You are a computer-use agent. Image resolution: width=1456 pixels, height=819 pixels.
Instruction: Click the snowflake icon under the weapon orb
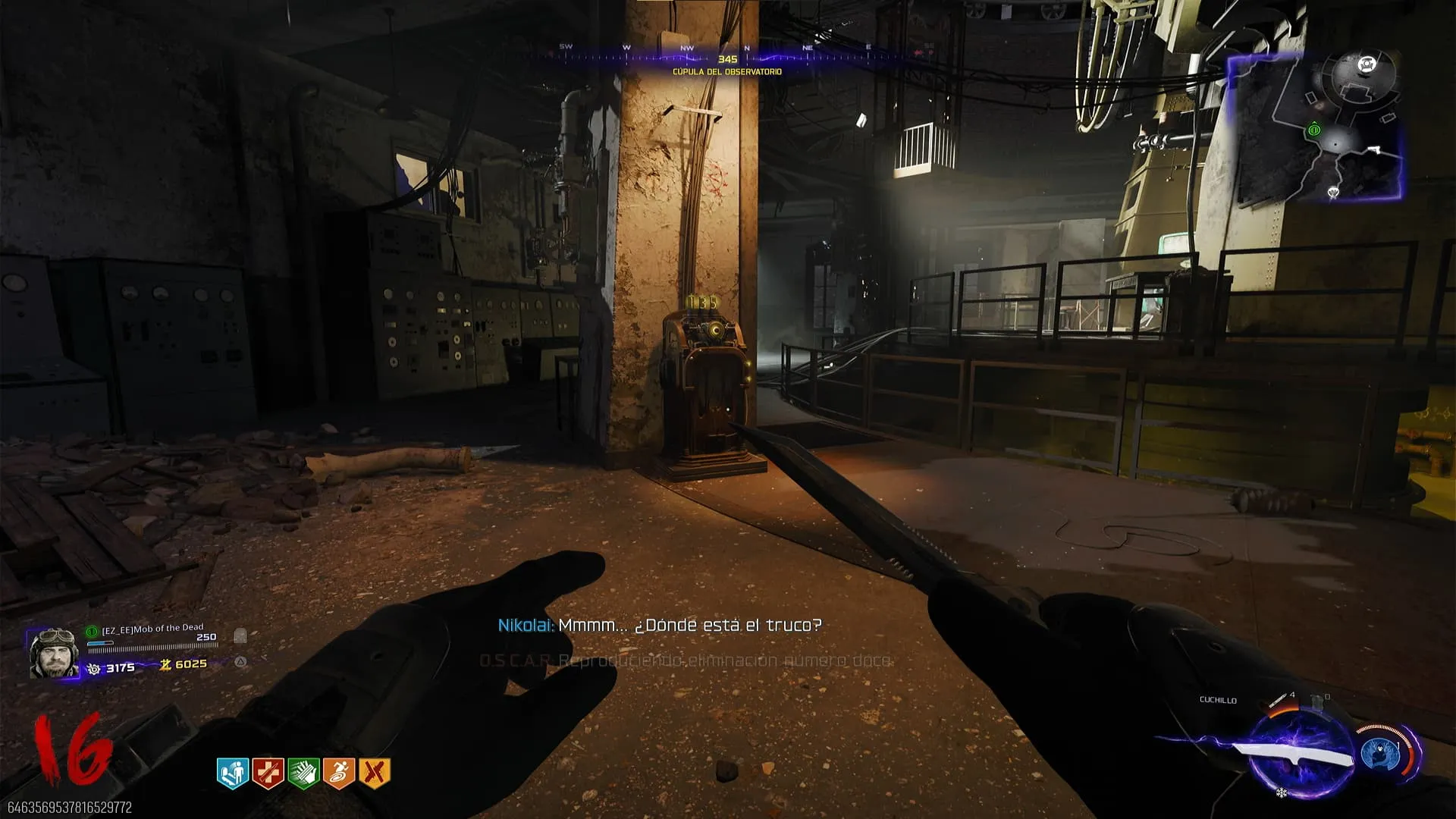tap(1282, 793)
